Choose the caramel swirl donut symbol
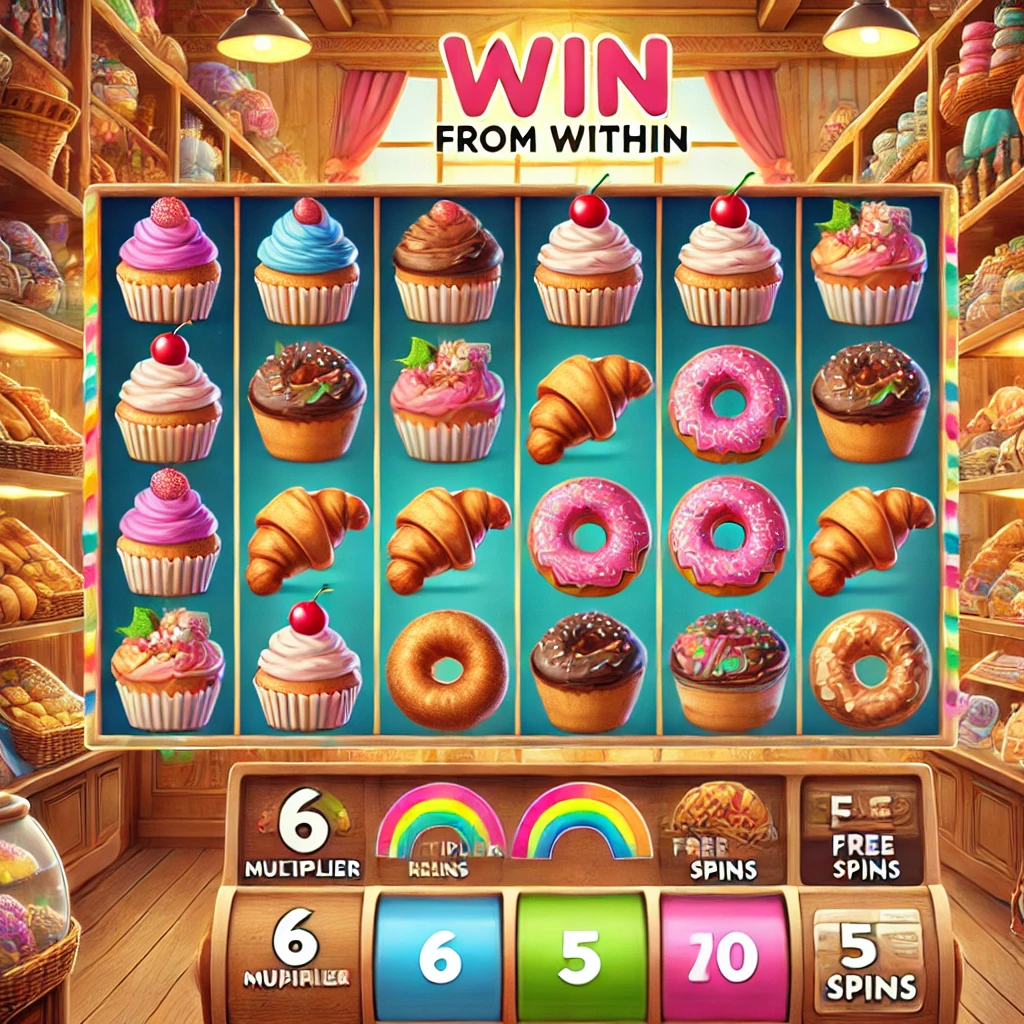Image resolution: width=1024 pixels, height=1024 pixels. 869,667
